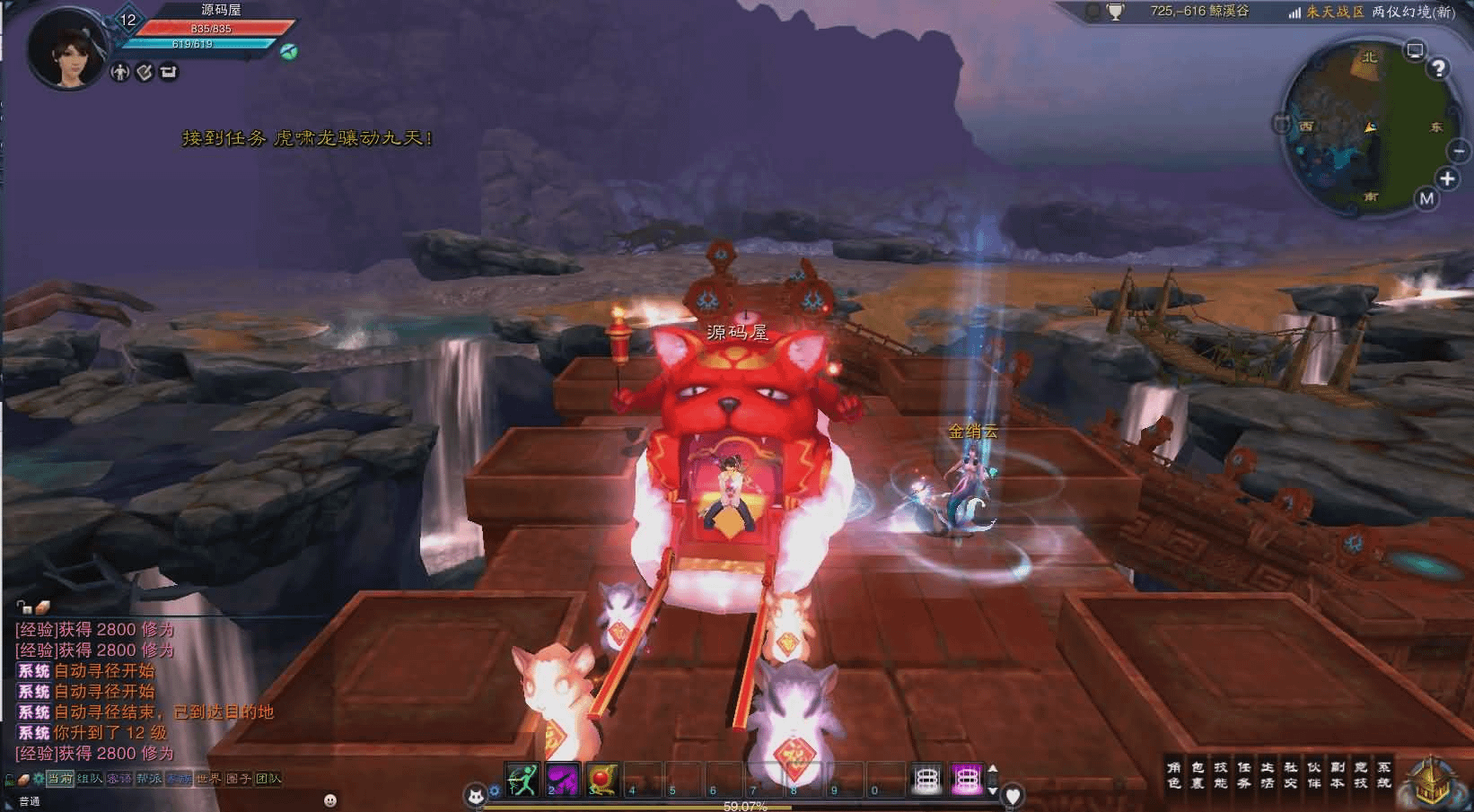Click the white cat pet icon
This screenshot has height=812, width=1474.
click(474, 795)
